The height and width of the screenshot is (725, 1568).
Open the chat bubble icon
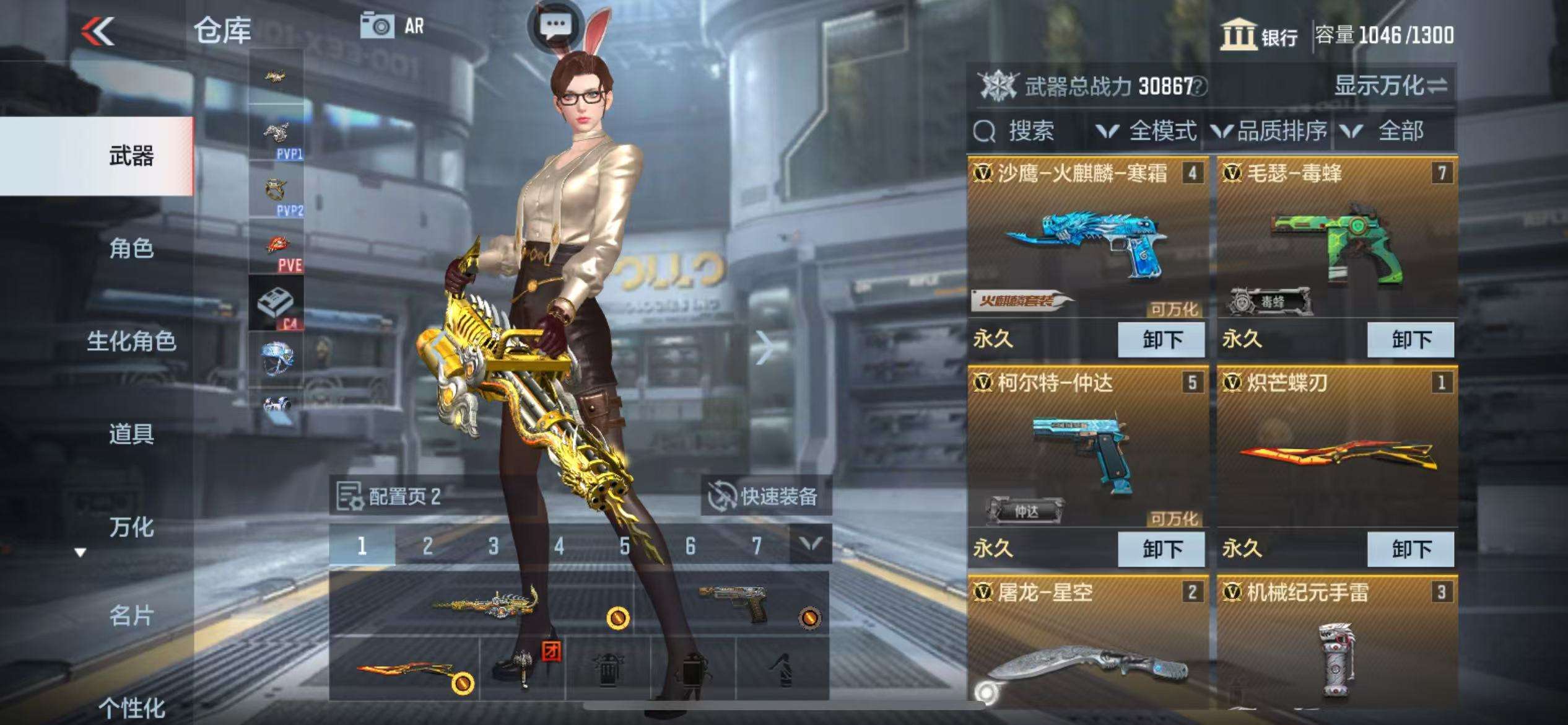(x=555, y=25)
